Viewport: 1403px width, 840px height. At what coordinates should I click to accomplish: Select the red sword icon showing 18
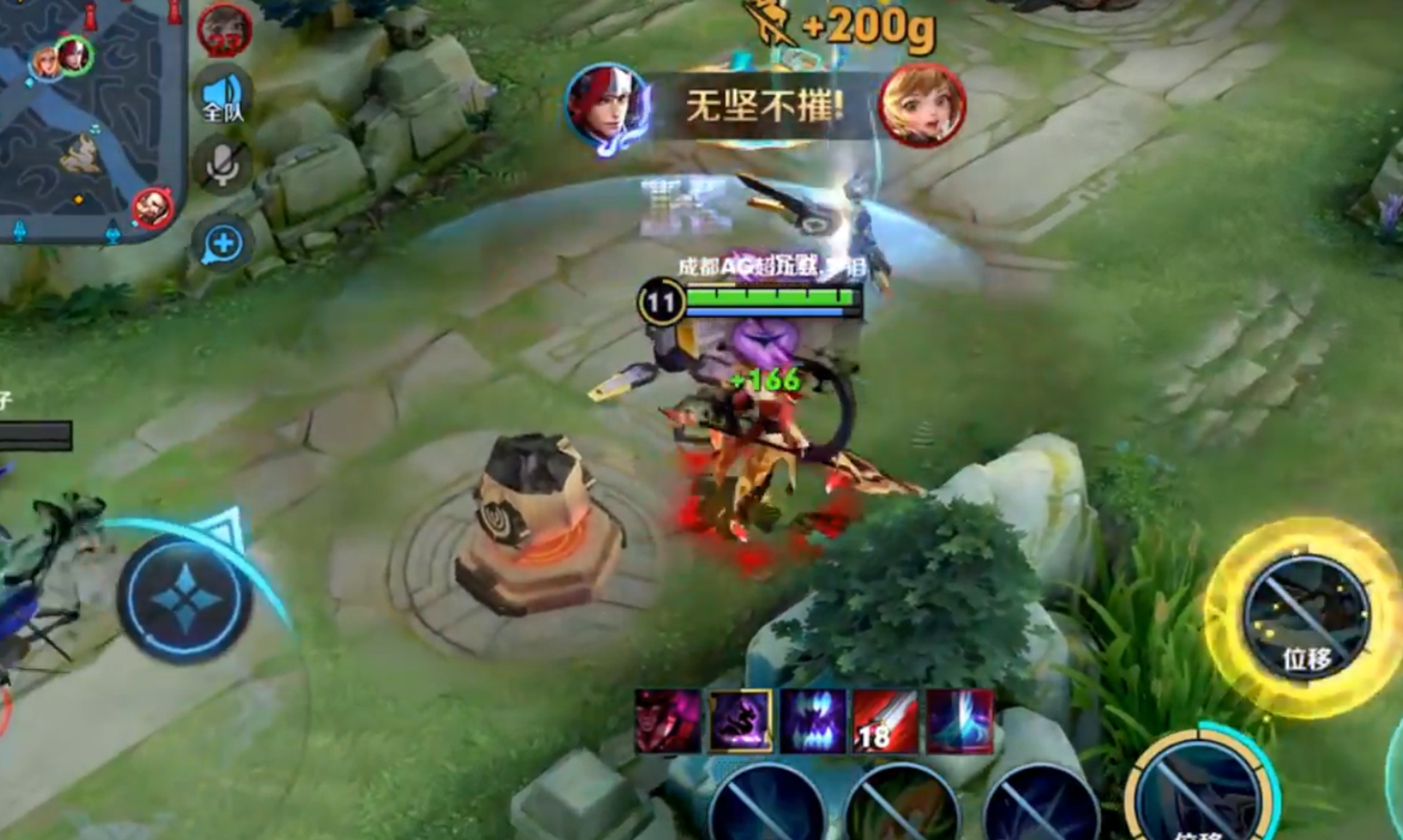[886, 721]
